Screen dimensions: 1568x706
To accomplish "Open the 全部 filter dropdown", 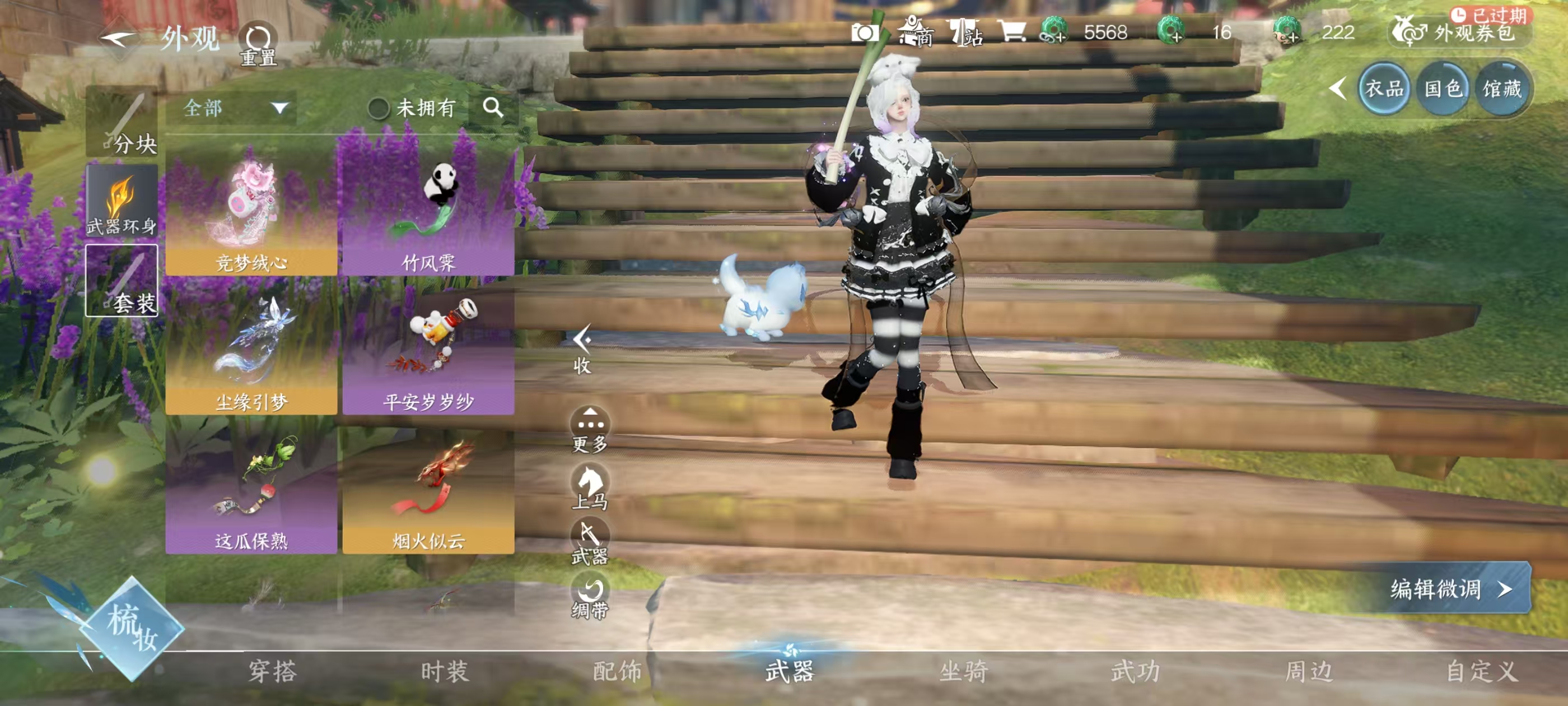I will (x=234, y=109).
